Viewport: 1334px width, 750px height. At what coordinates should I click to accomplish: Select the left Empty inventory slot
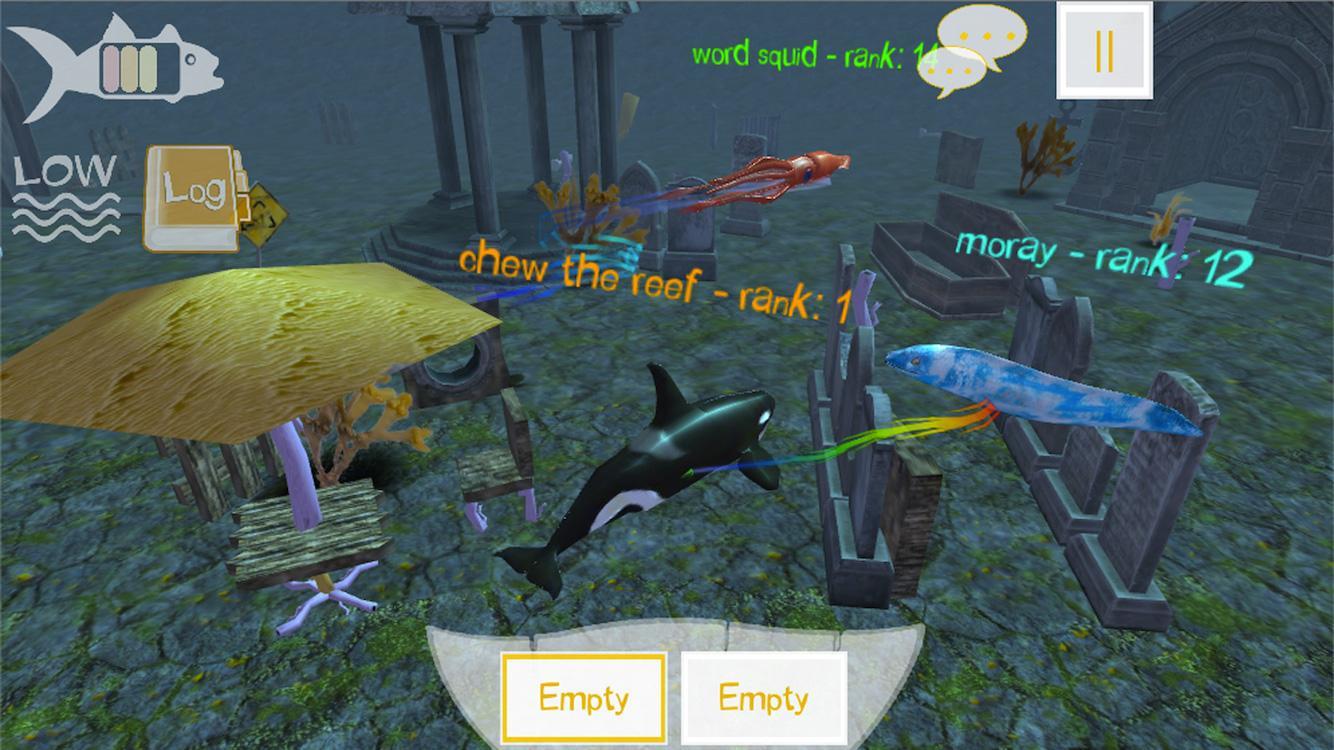click(x=585, y=698)
